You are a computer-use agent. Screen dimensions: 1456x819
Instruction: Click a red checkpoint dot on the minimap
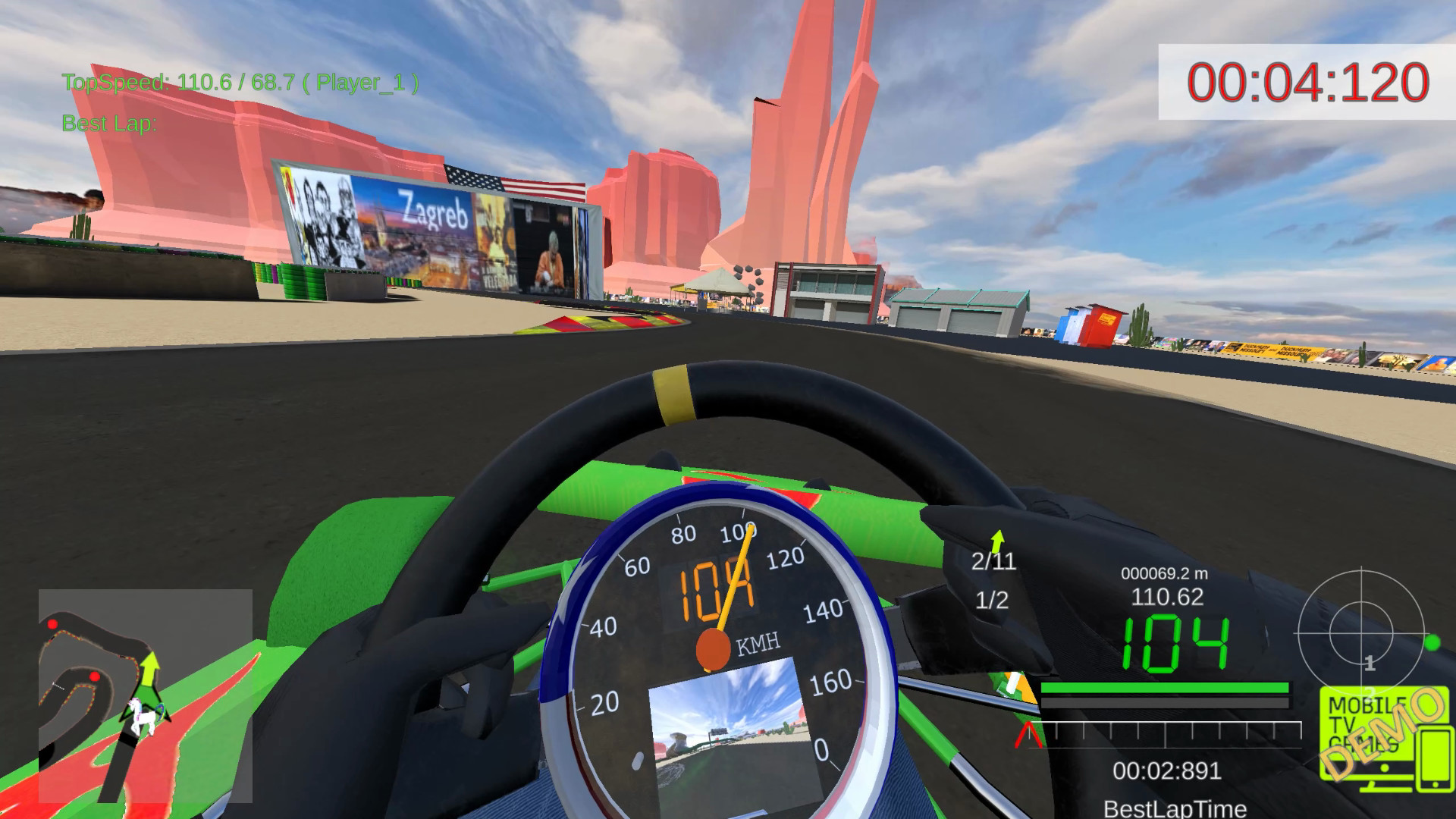point(52,624)
